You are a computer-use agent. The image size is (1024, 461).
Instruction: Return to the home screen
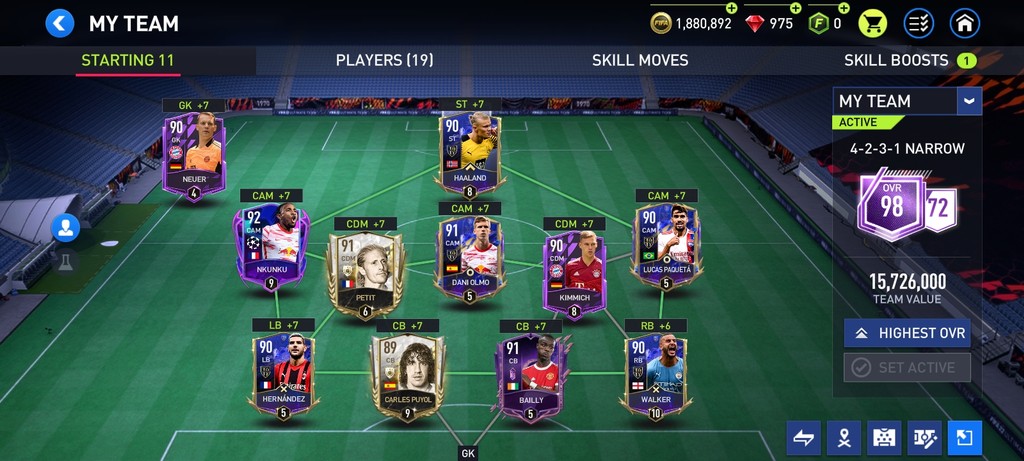[x=964, y=23]
